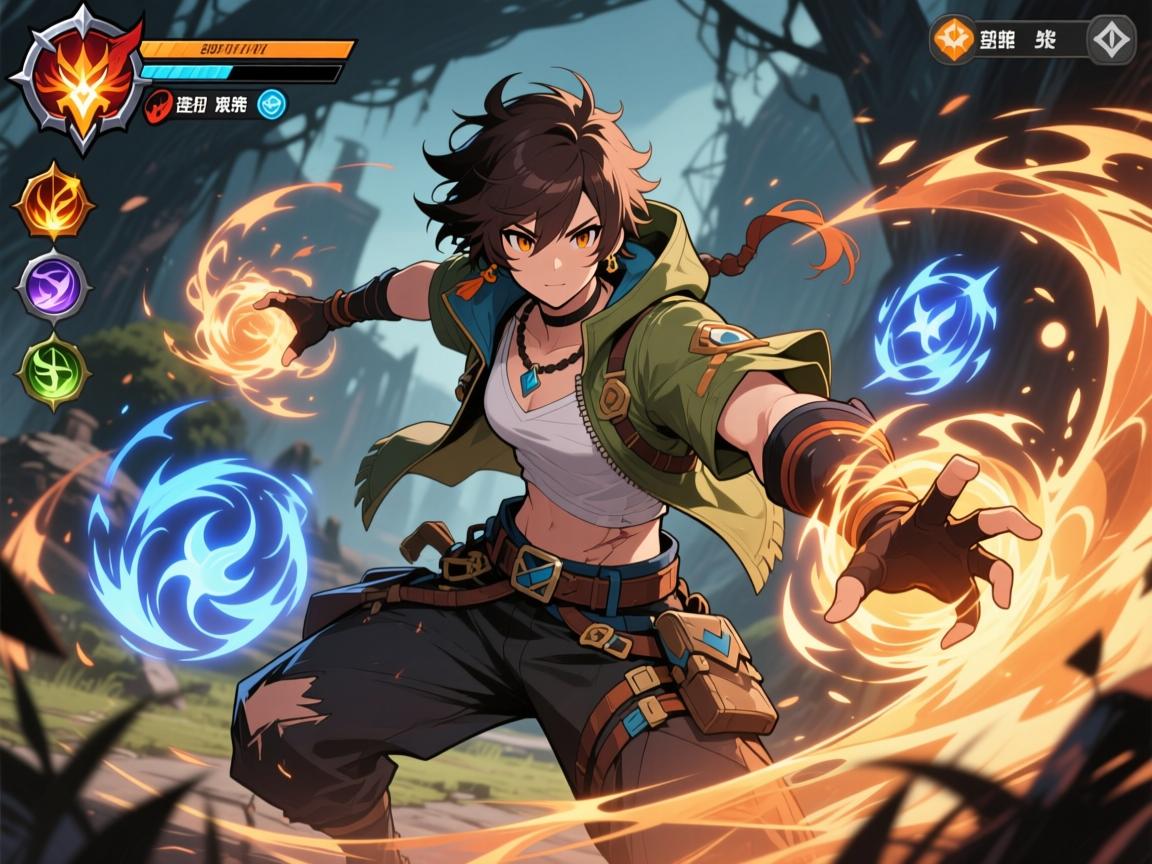This screenshot has width=1152, height=864.
Task: Click the grey diamond button
Action: [x=1111, y=40]
